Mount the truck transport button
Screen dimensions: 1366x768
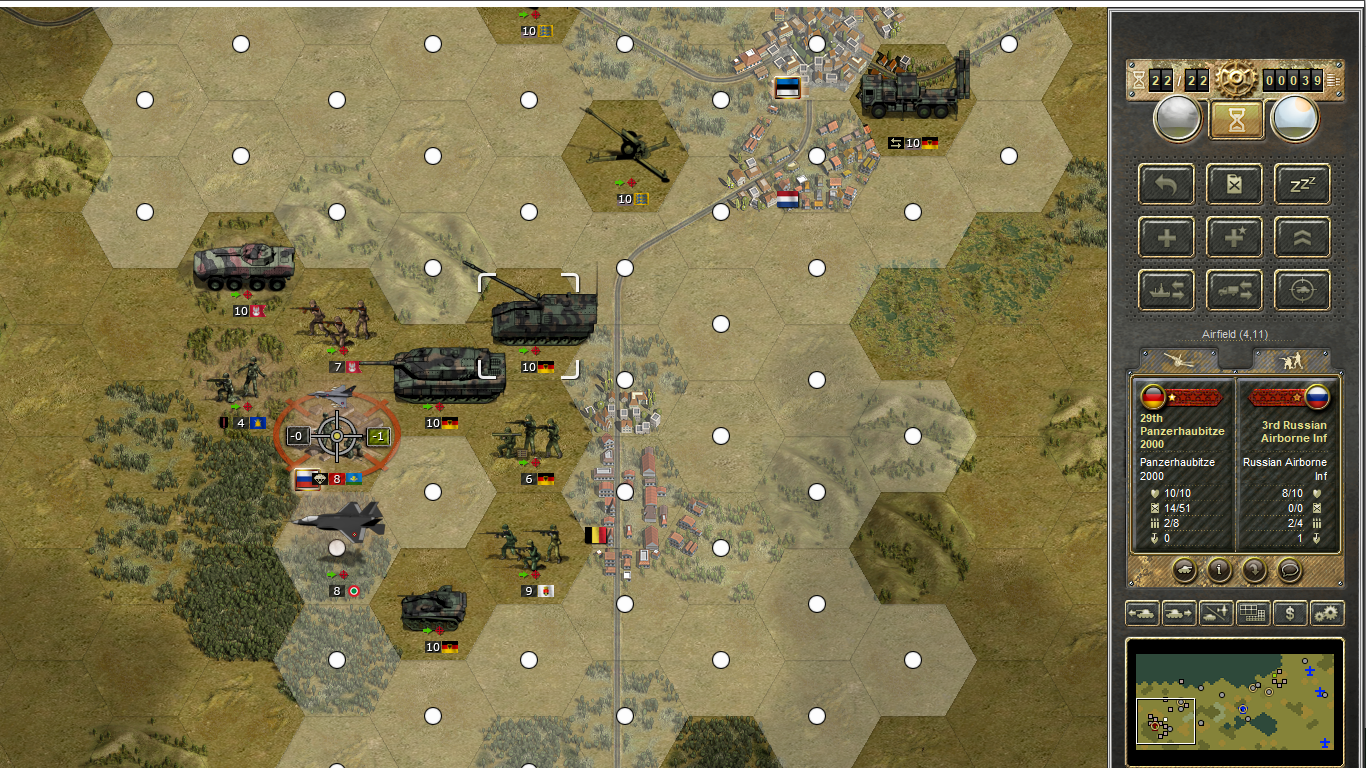[x=1235, y=290]
